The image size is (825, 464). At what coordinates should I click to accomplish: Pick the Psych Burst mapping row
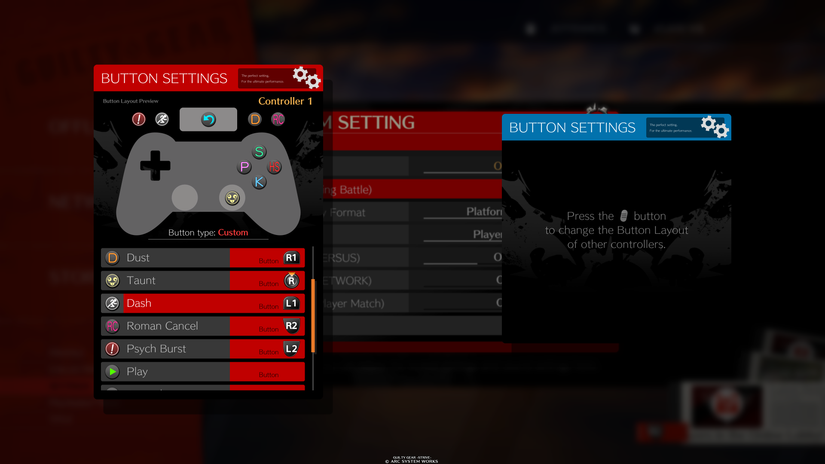[202, 349]
